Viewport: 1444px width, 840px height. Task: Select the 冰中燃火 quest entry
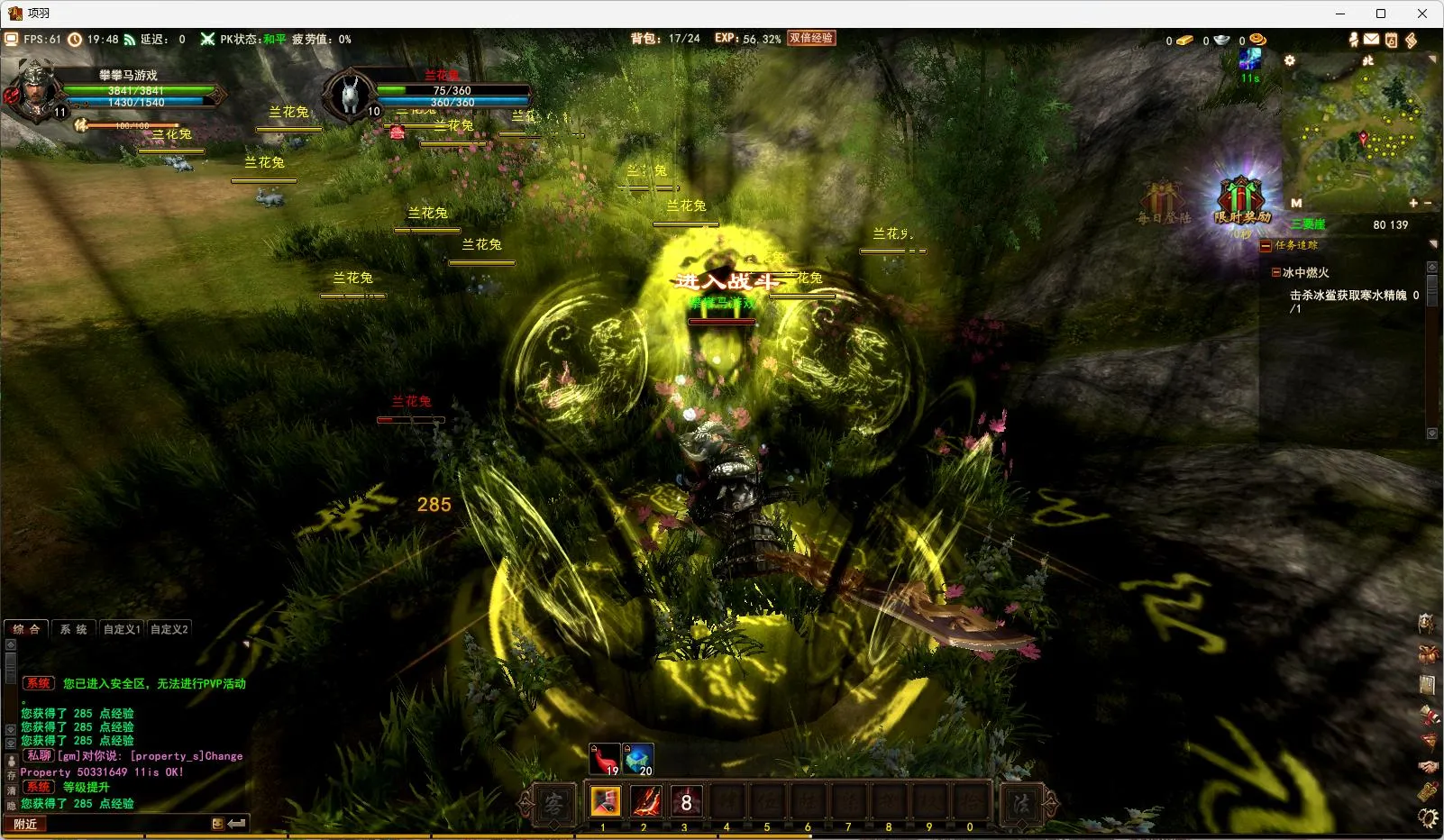1305,272
